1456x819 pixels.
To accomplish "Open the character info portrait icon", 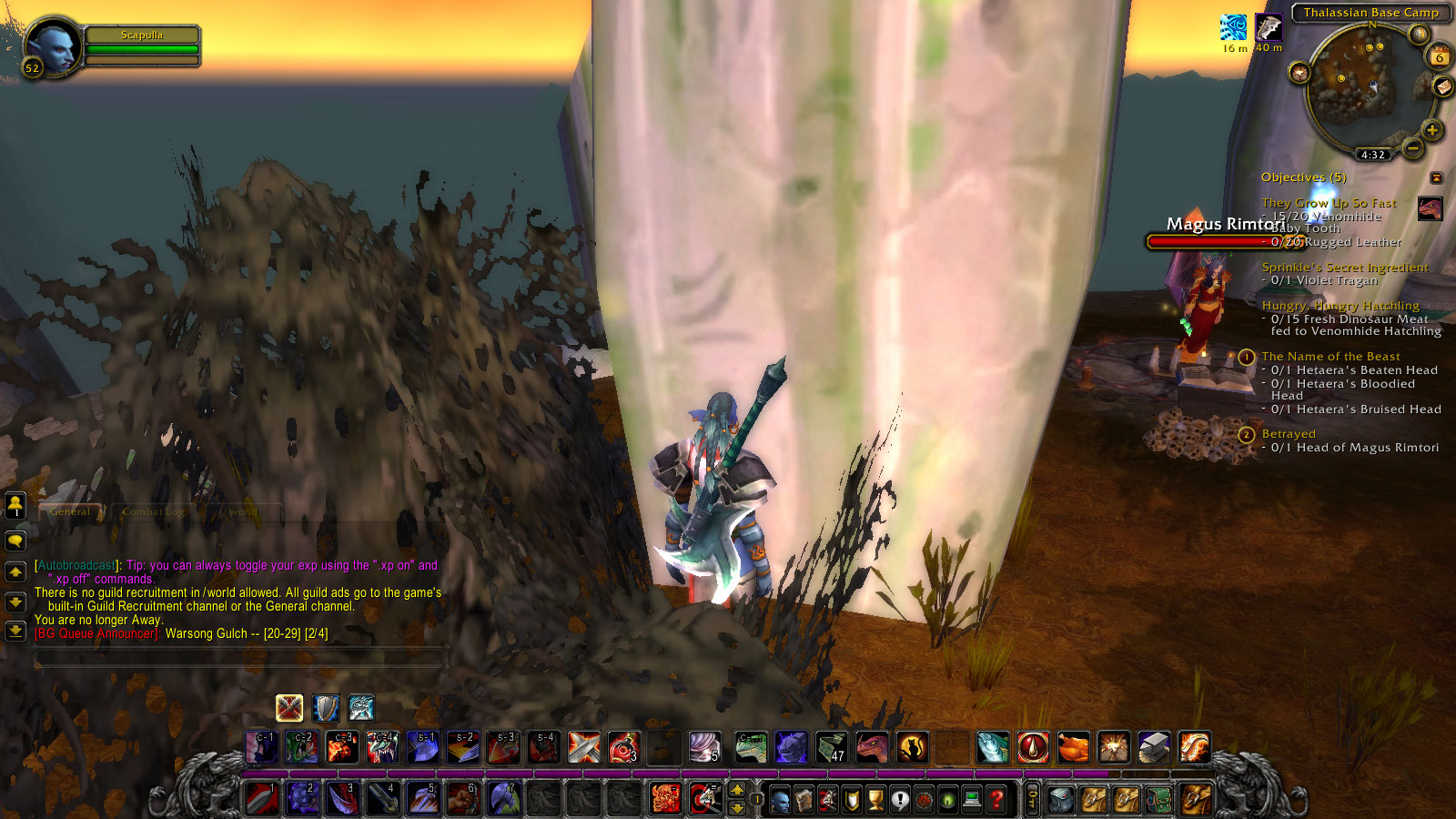I will pos(780,800).
